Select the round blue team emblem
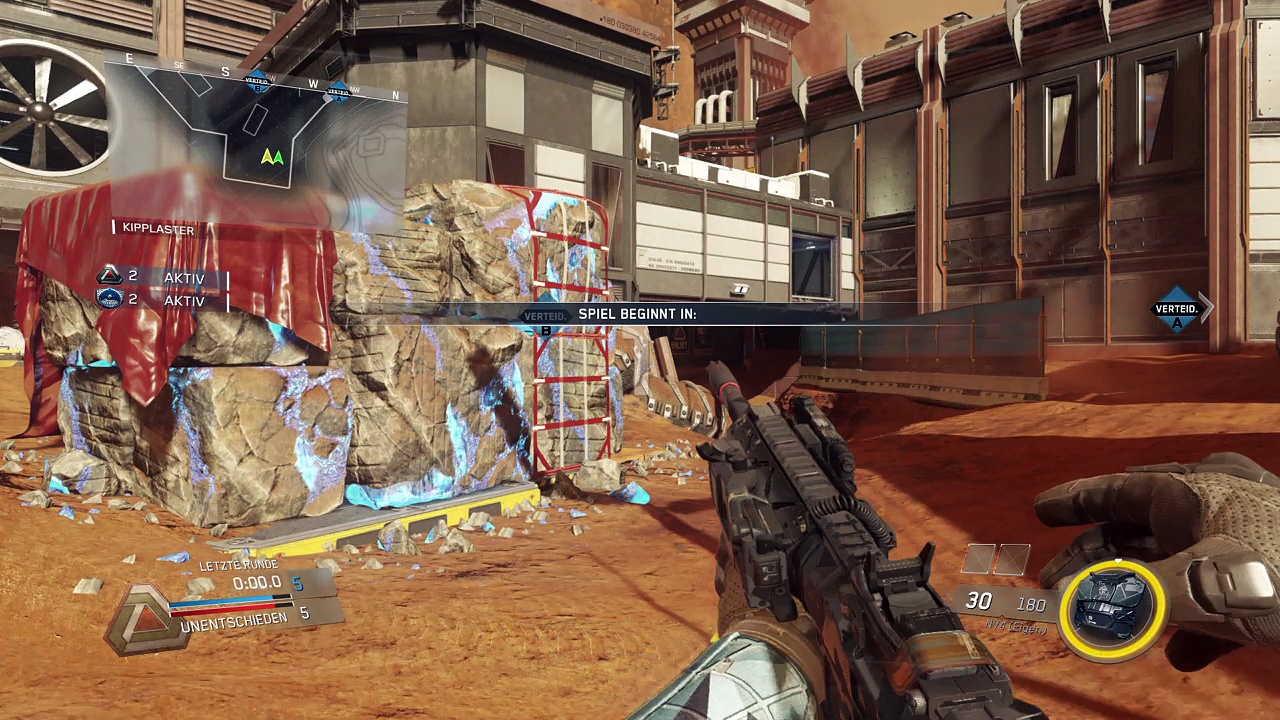The image size is (1280, 720). (109, 299)
